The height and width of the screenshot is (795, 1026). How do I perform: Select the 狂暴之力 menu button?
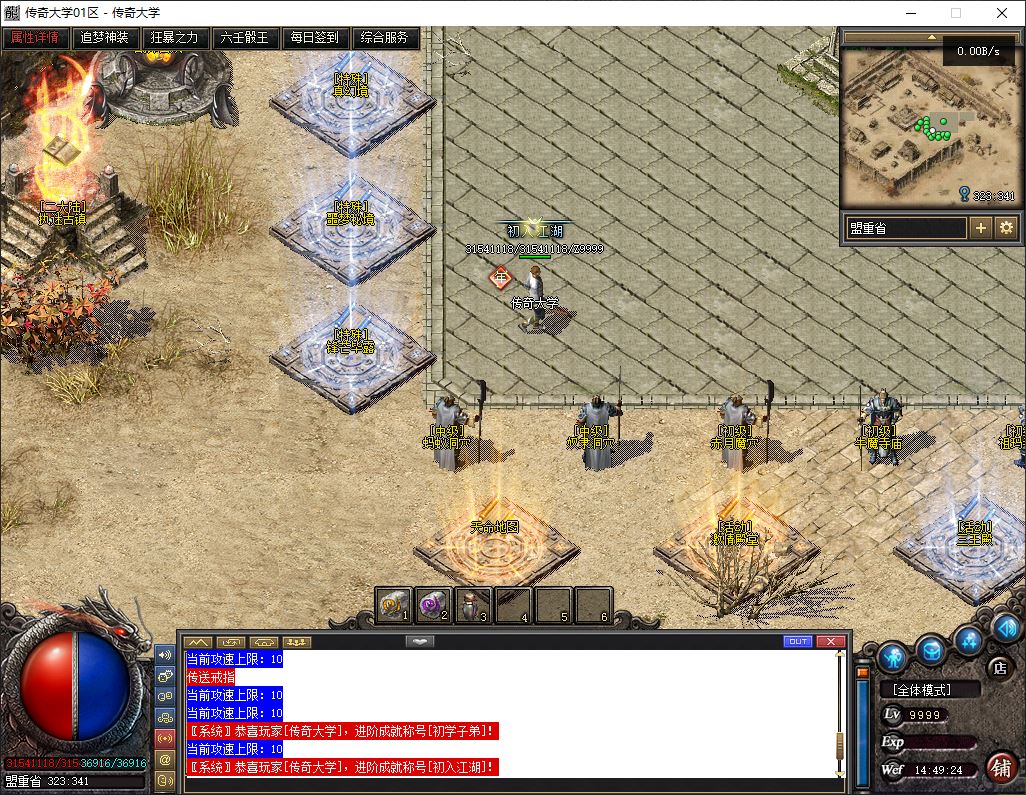tap(175, 38)
